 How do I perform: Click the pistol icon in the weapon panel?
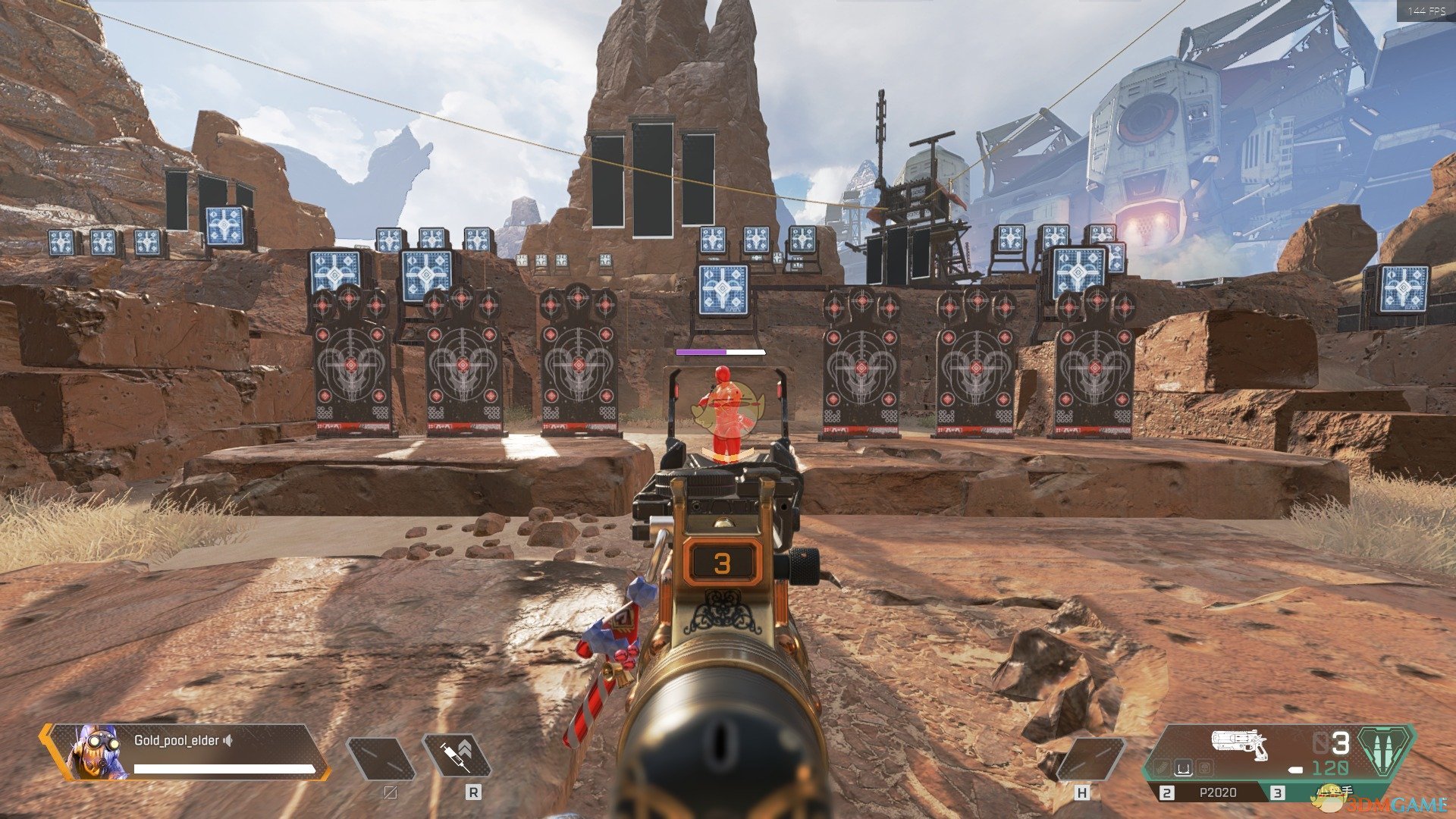point(1241,745)
